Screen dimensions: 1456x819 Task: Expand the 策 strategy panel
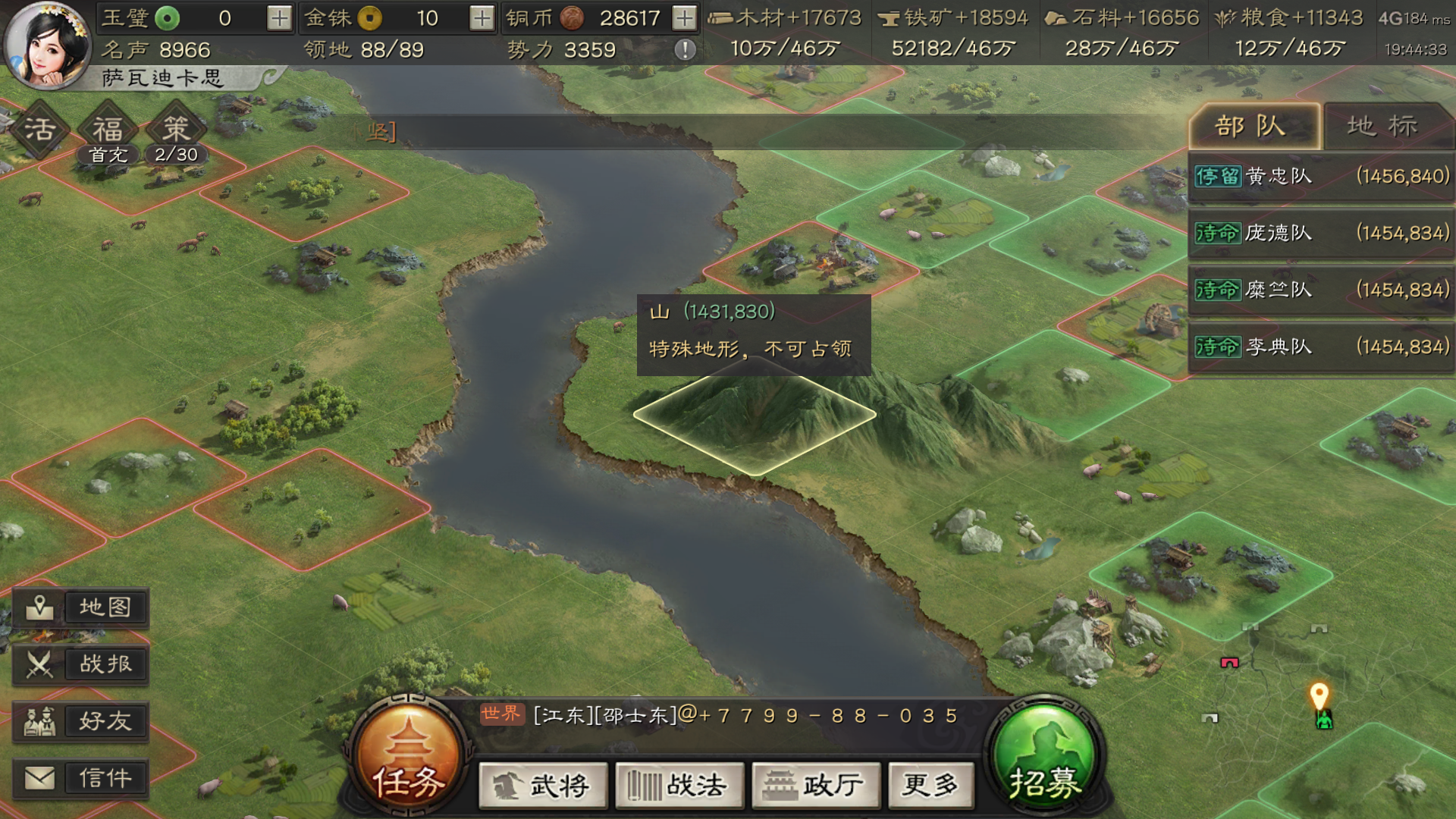(x=174, y=129)
